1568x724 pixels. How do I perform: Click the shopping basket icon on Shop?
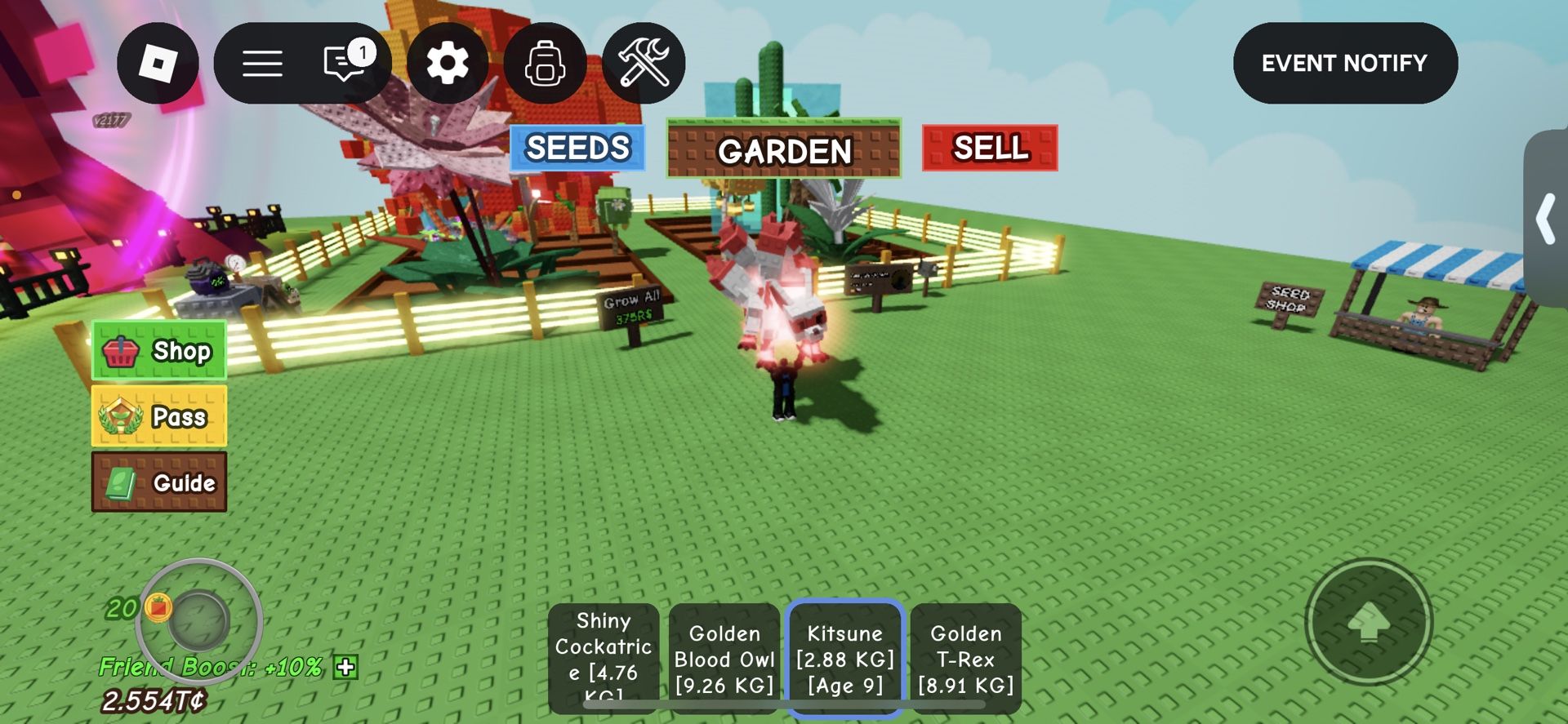[x=122, y=351]
